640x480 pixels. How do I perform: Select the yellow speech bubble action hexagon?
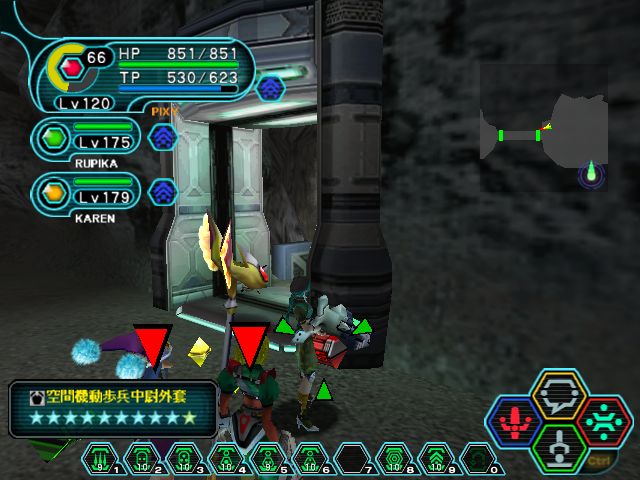tap(559, 396)
